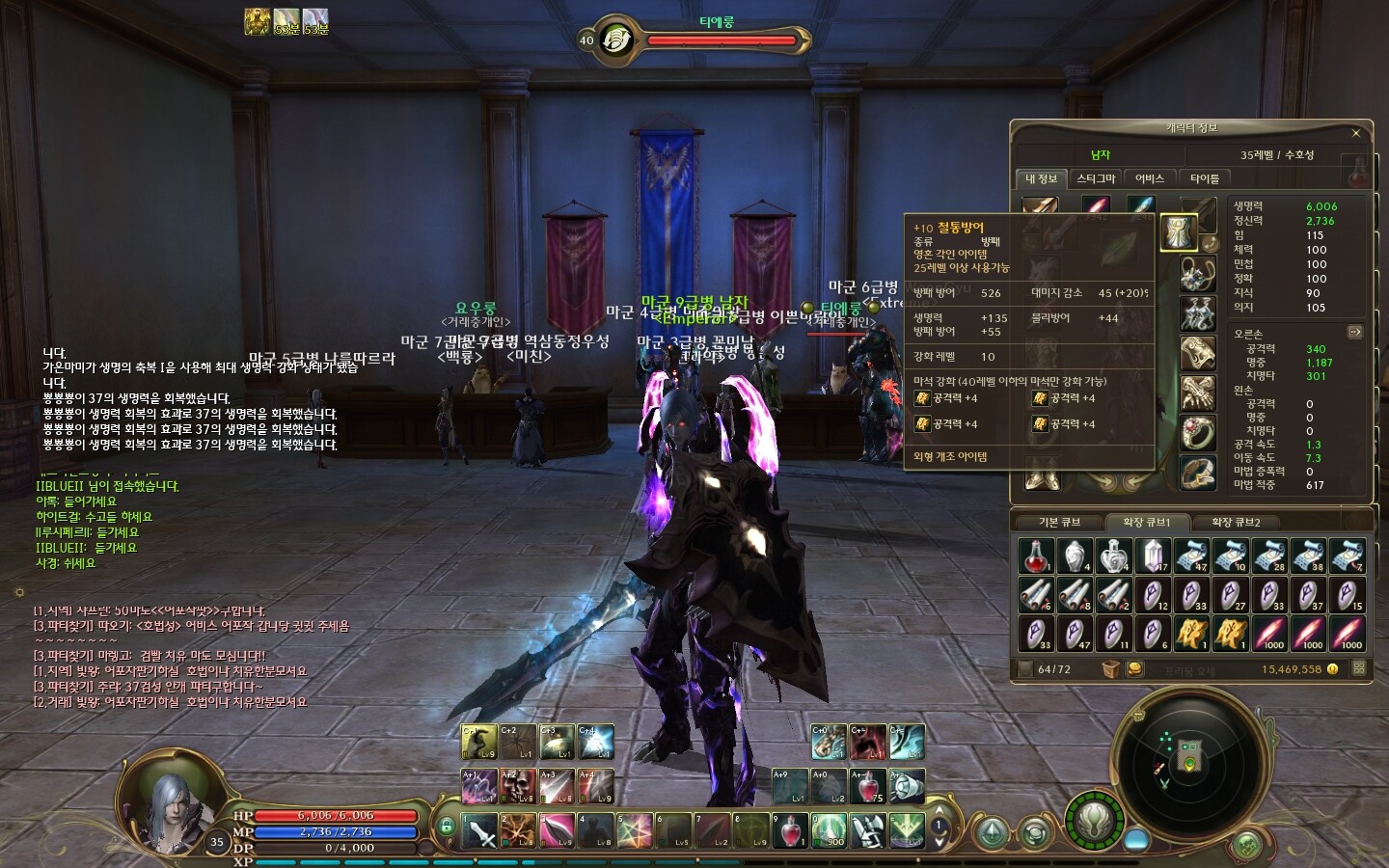The image size is (1389, 868).
Task: Open the 어비스 tab
Action: point(1150,178)
